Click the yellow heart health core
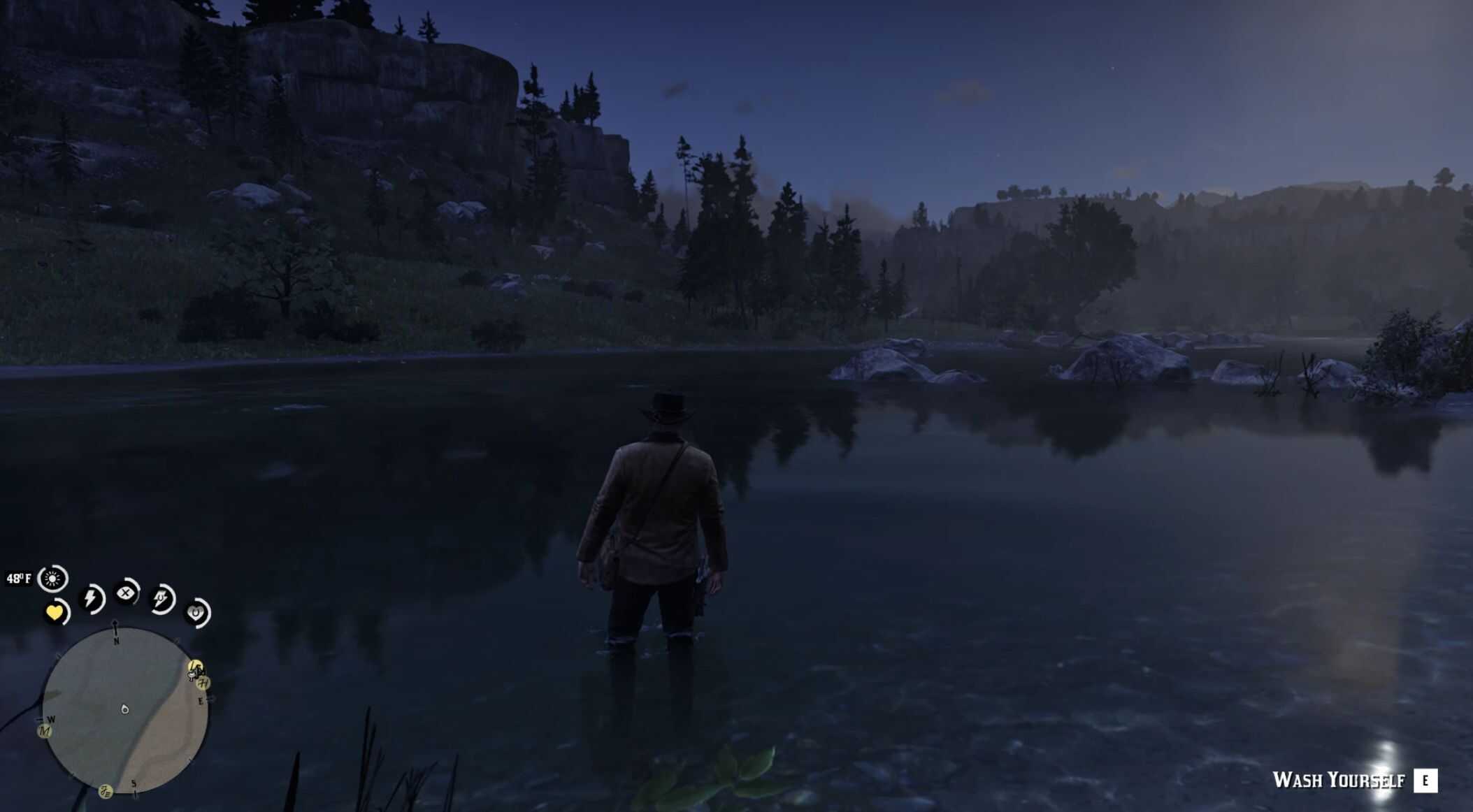1473x812 pixels. (55, 613)
